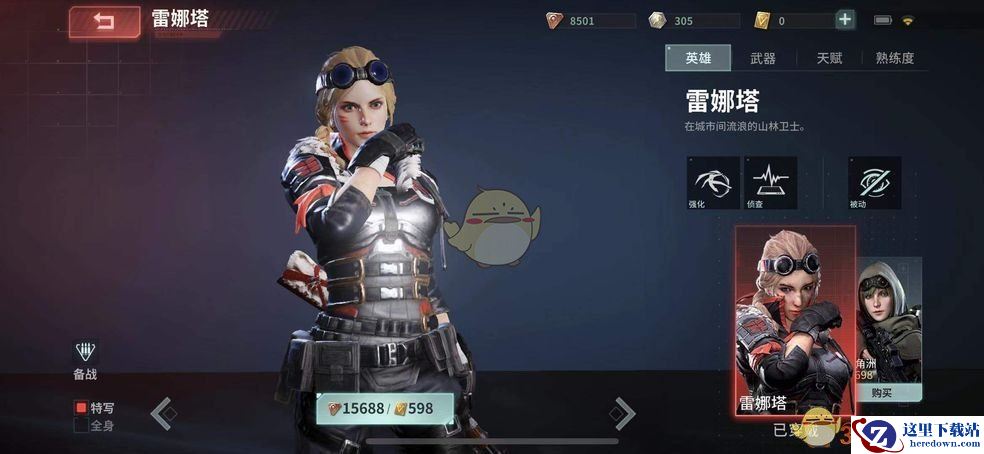The height and width of the screenshot is (454, 984).
Task: Buy the hero with 购买 button
Action: point(881,393)
